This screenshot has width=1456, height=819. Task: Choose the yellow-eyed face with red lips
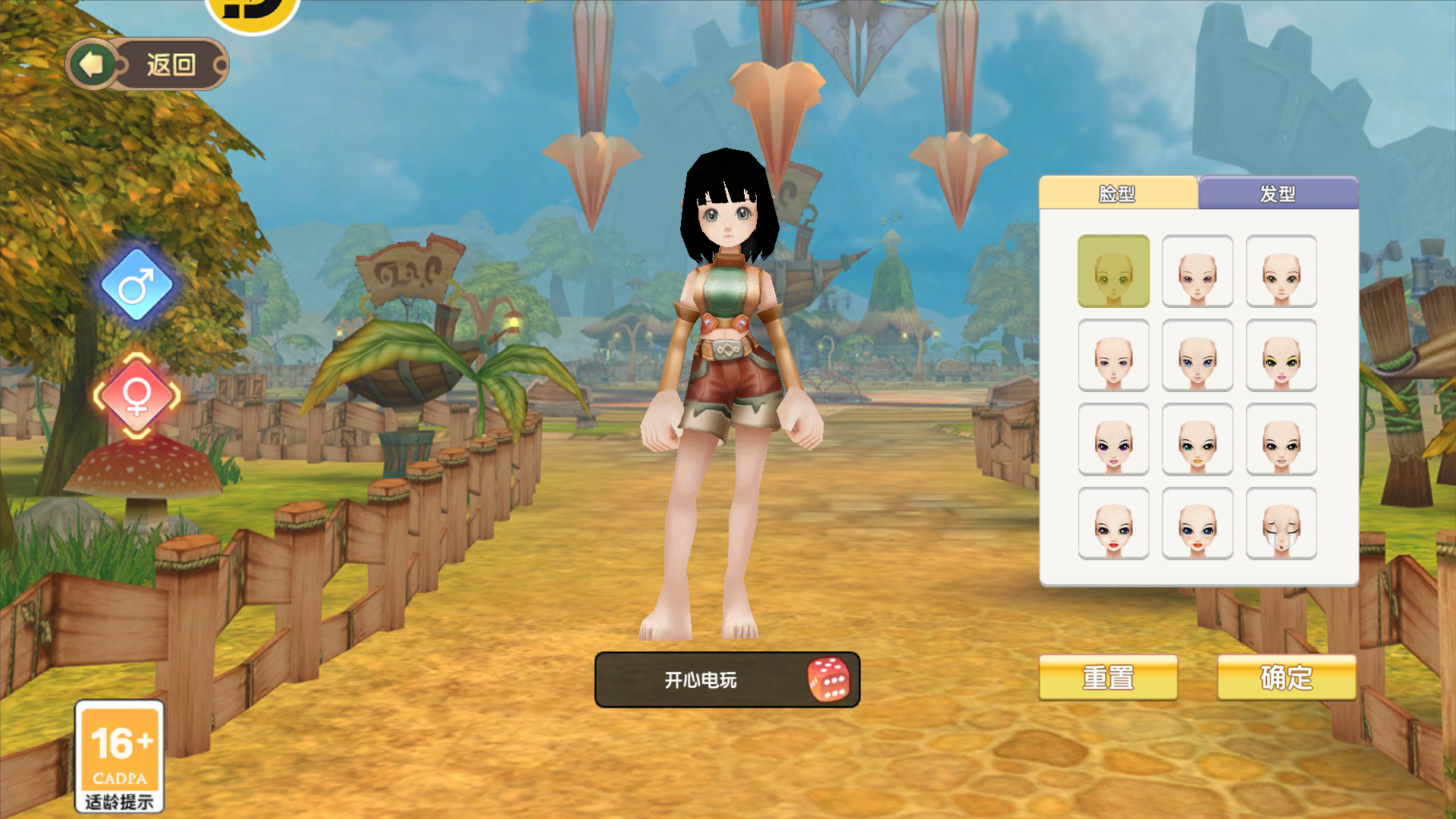click(1197, 438)
